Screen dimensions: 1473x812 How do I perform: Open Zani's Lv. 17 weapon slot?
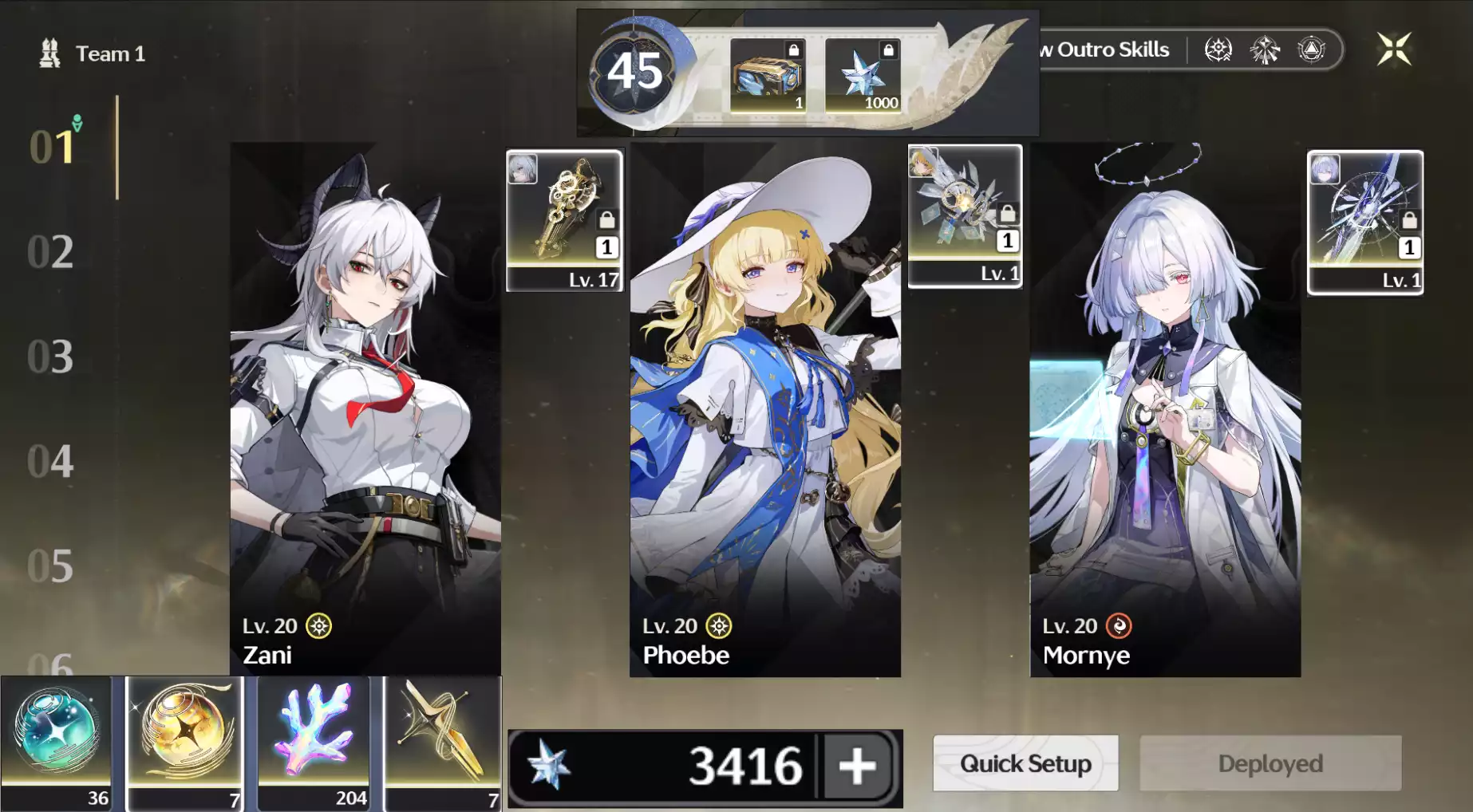[x=564, y=220]
